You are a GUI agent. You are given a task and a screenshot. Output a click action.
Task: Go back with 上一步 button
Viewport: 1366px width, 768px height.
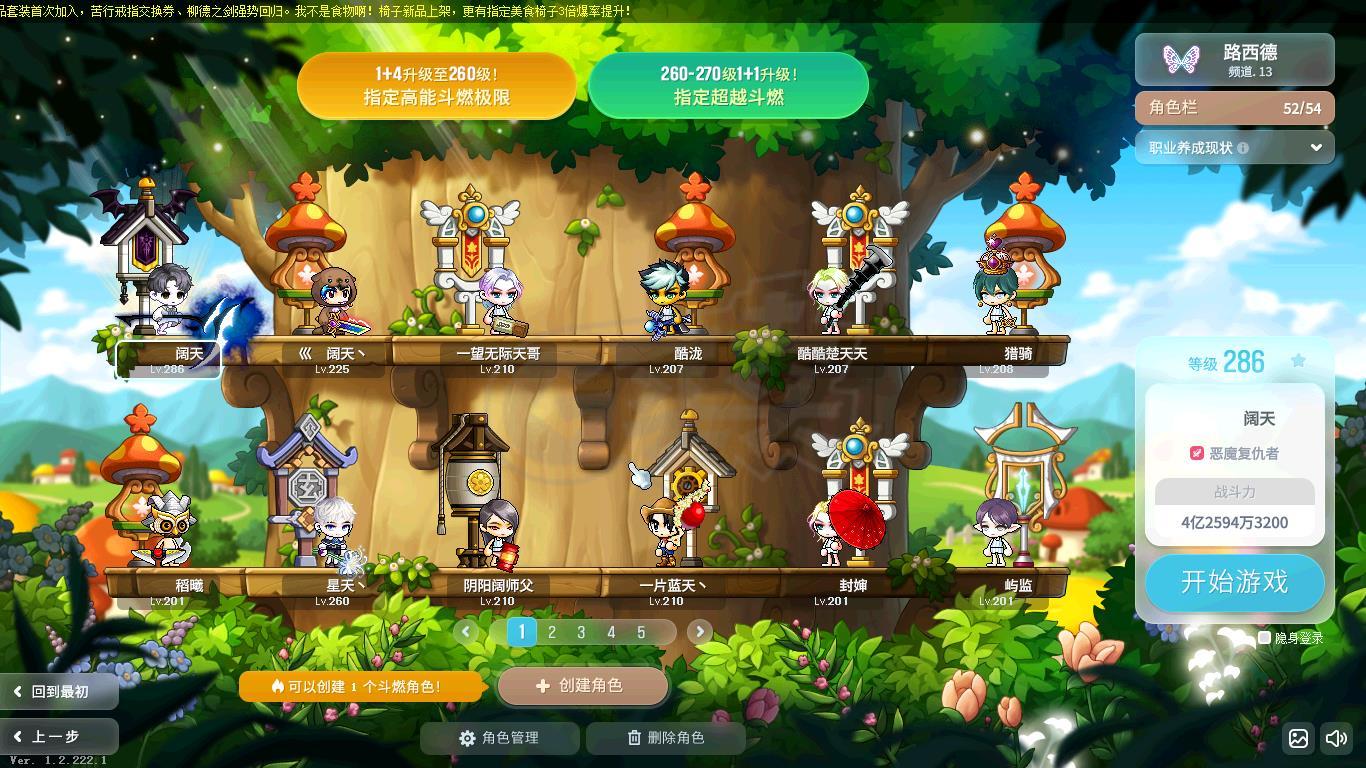(58, 737)
